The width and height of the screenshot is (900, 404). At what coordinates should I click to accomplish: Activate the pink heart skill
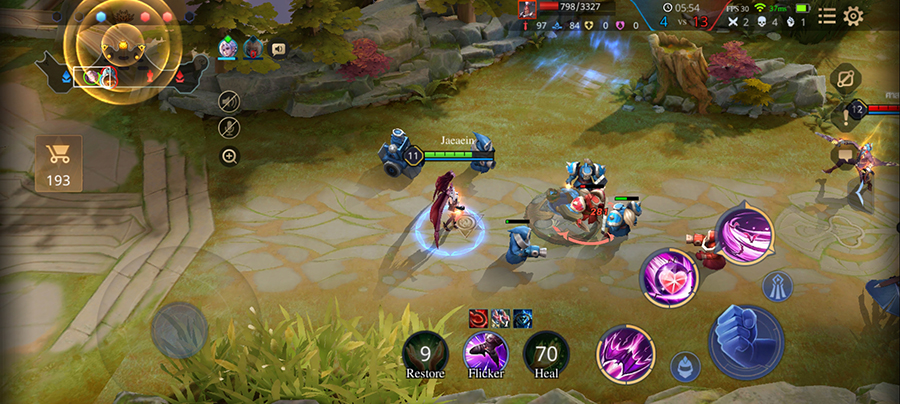pos(669,276)
